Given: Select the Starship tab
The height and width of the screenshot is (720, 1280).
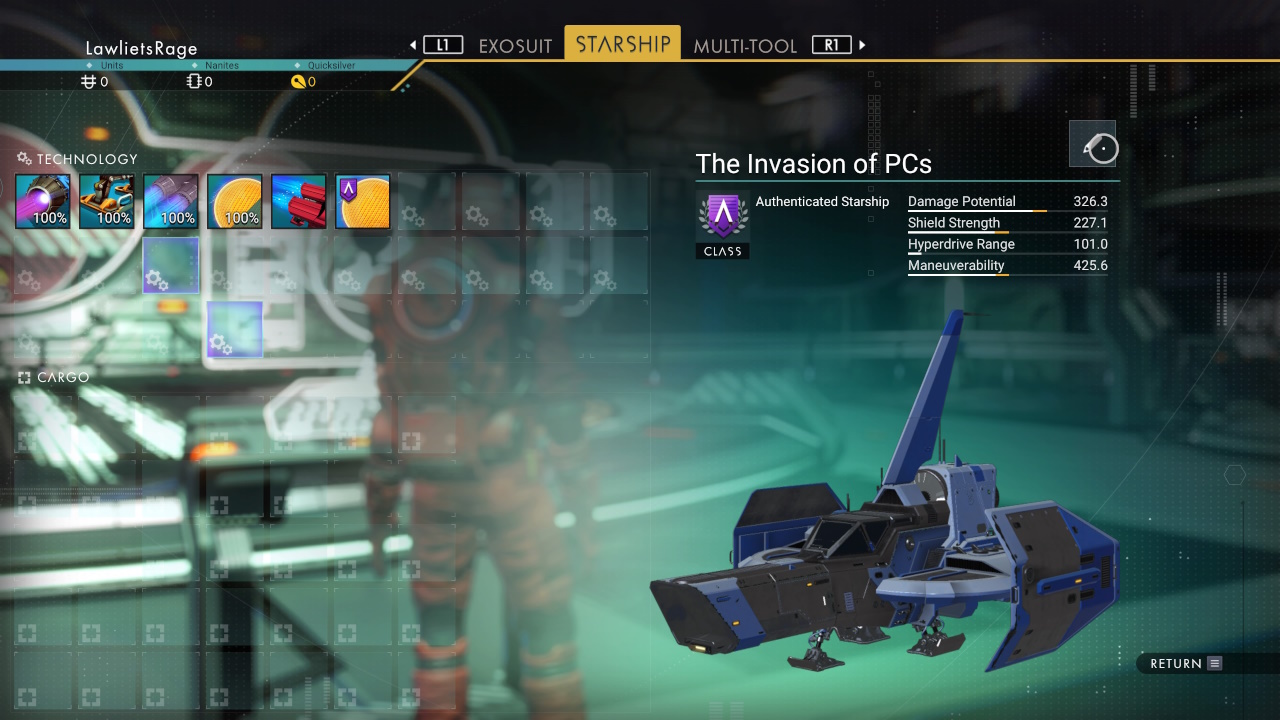Looking at the screenshot, I should point(622,45).
